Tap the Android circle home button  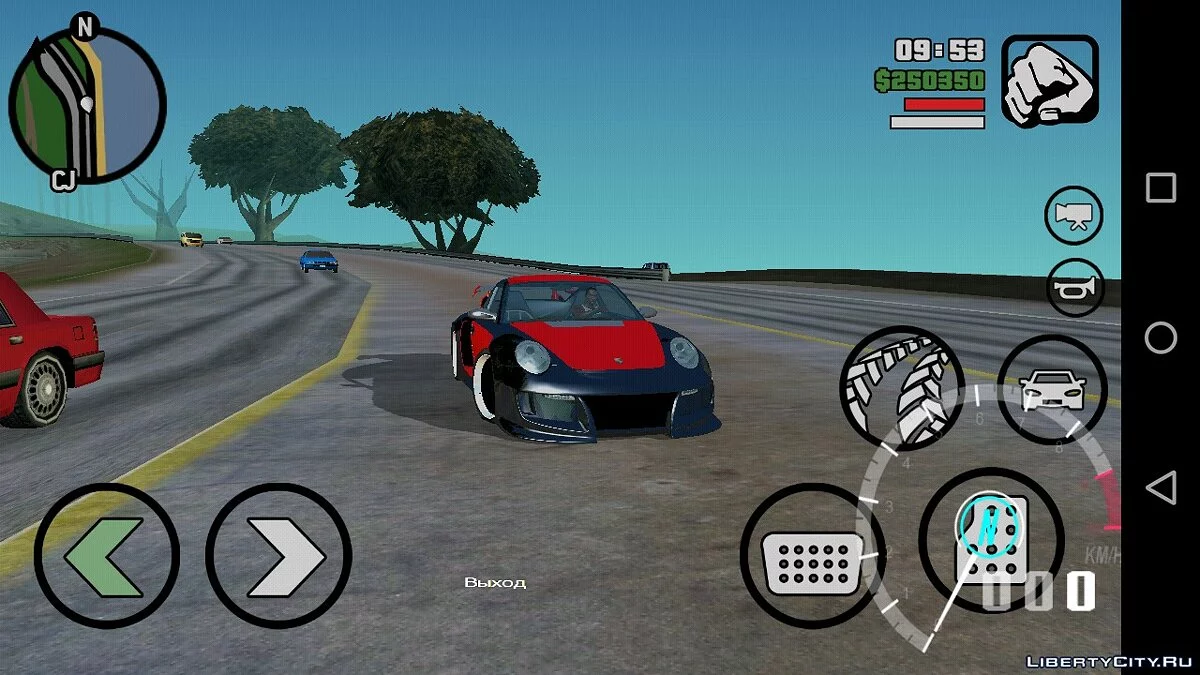click(x=1160, y=338)
